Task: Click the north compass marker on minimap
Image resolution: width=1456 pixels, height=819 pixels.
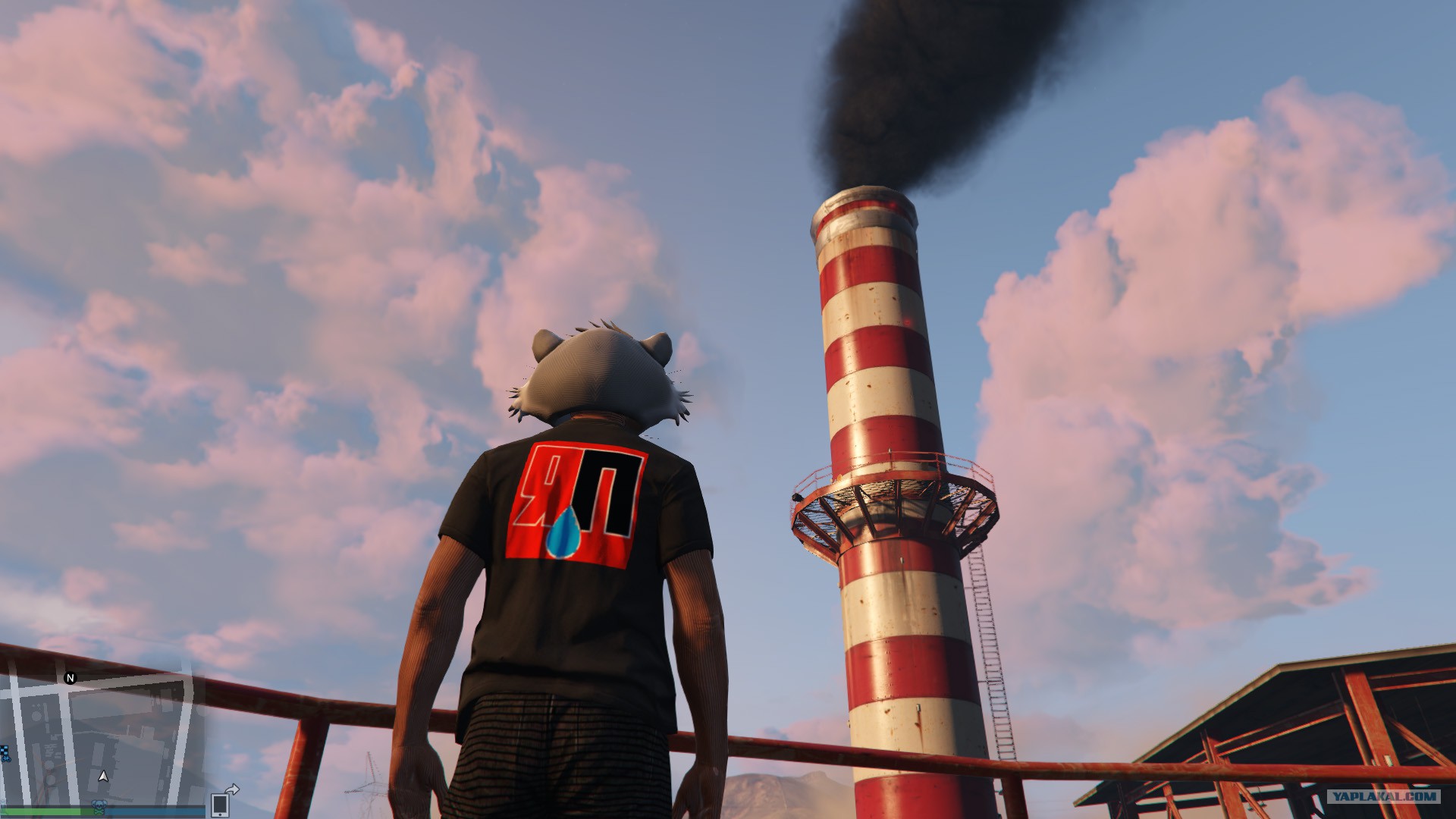Action: coord(71,678)
